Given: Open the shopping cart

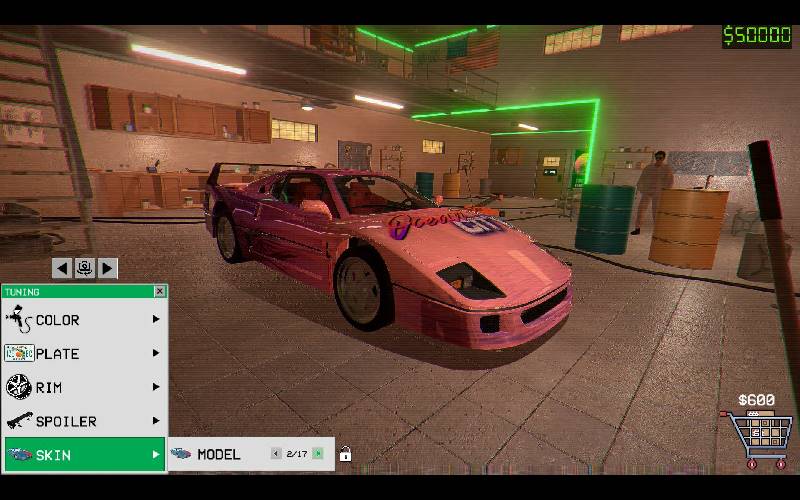Looking at the screenshot, I should tap(757, 438).
